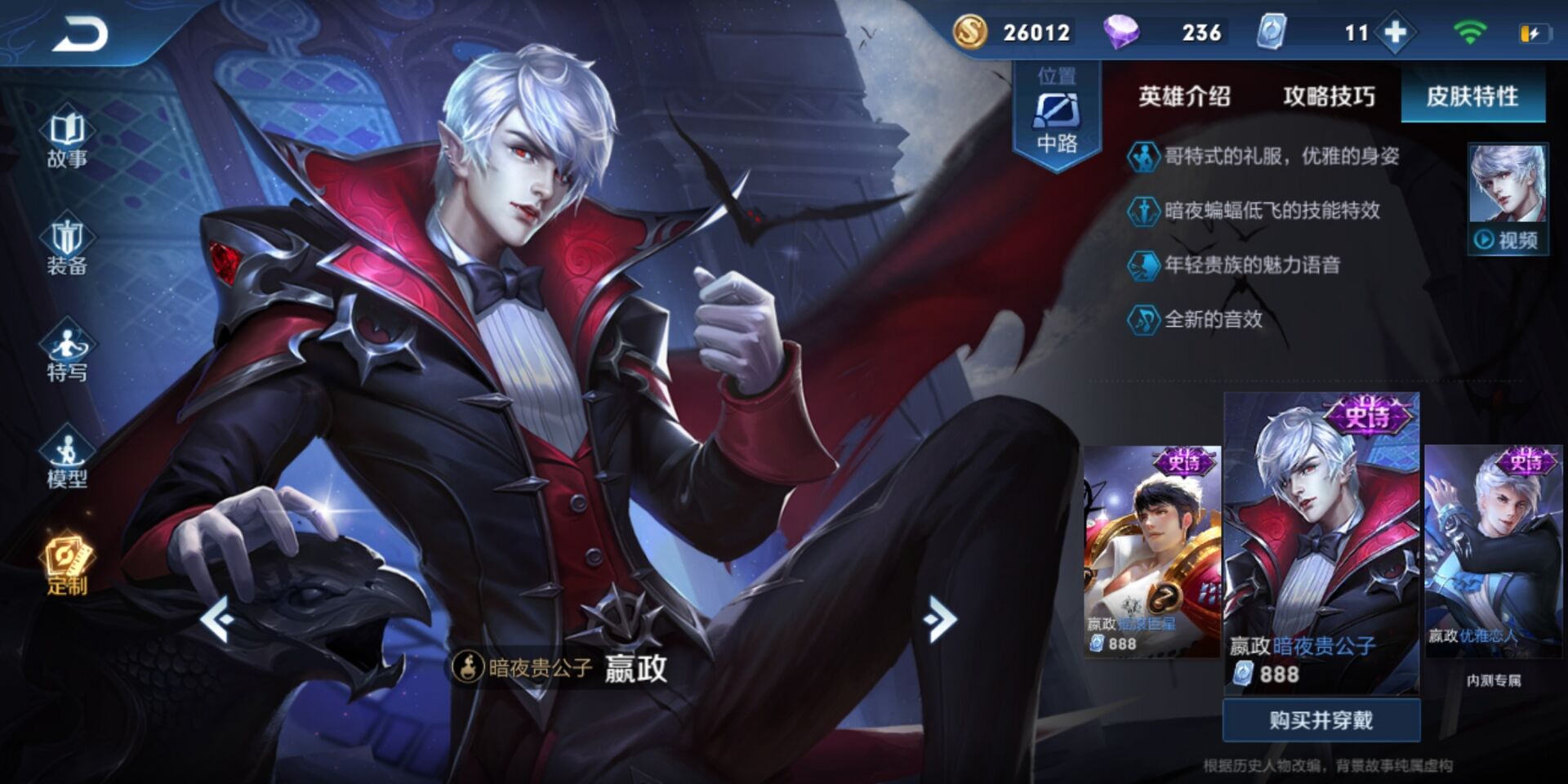The width and height of the screenshot is (1568, 784).
Task: Open the 定制 customization option
Action: [67, 567]
